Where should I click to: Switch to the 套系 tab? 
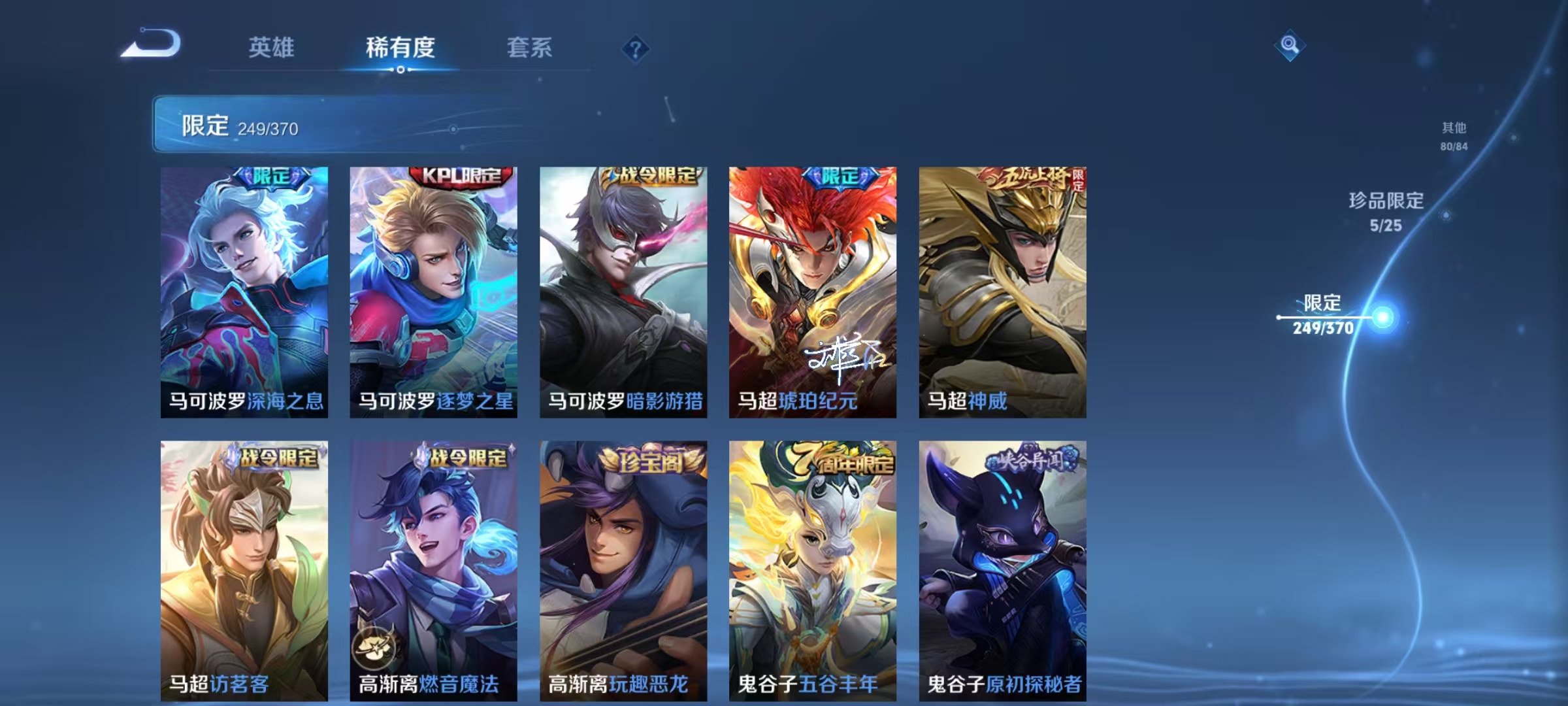(x=531, y=48)
